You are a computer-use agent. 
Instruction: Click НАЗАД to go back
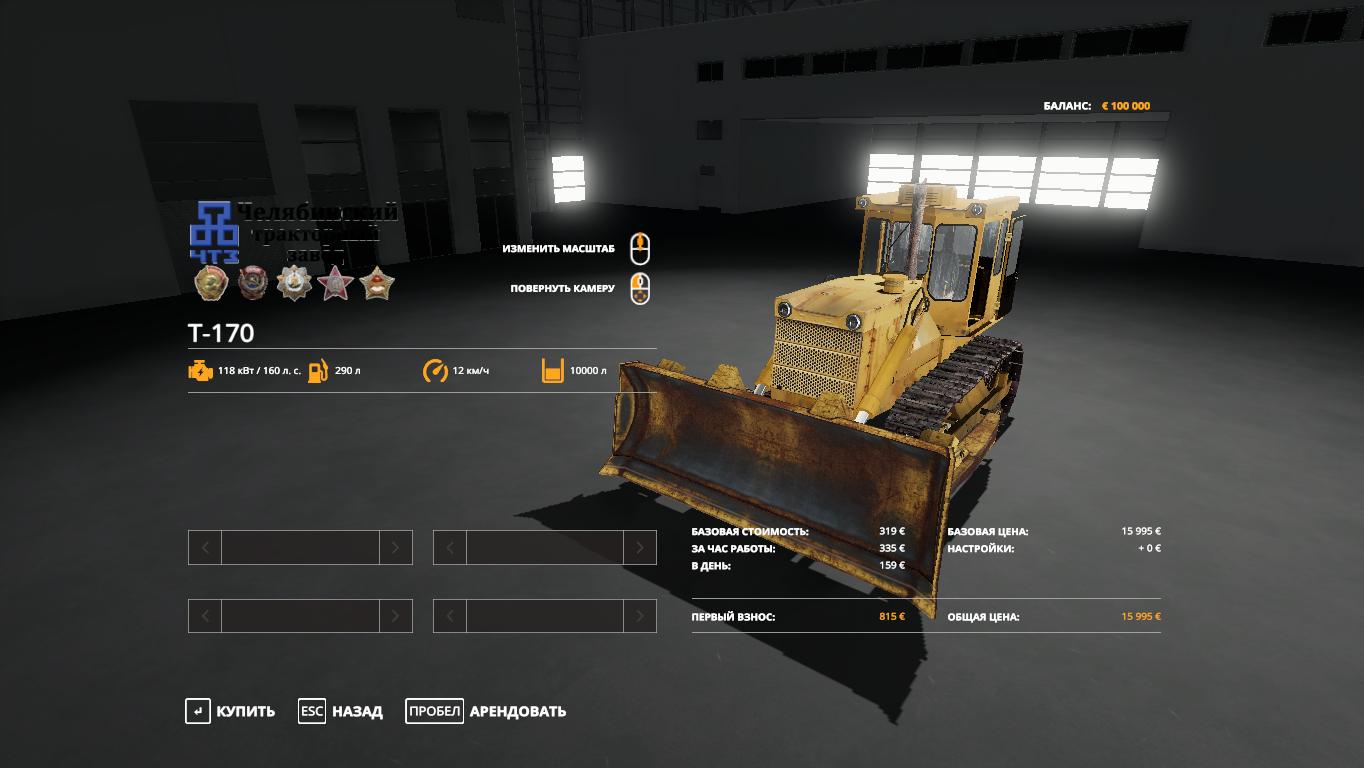click(357, 711)
